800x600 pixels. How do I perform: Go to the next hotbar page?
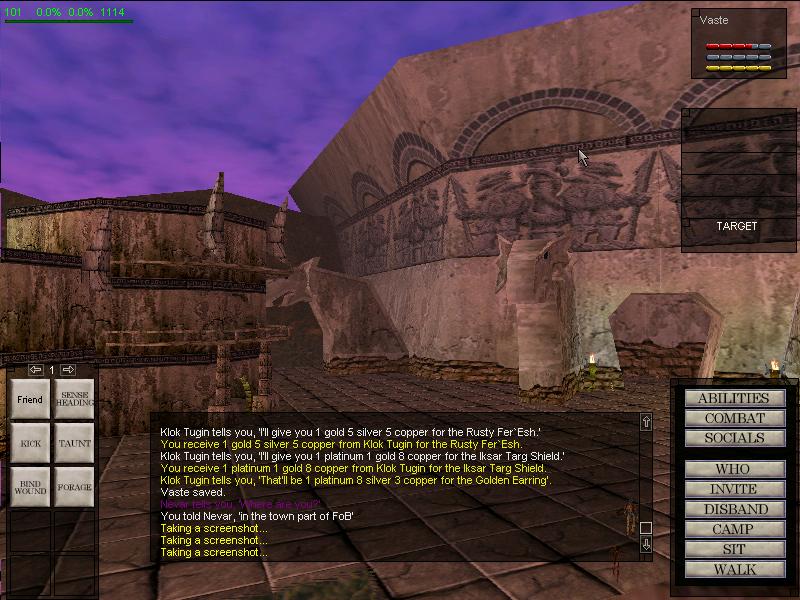tap(68, 369)
